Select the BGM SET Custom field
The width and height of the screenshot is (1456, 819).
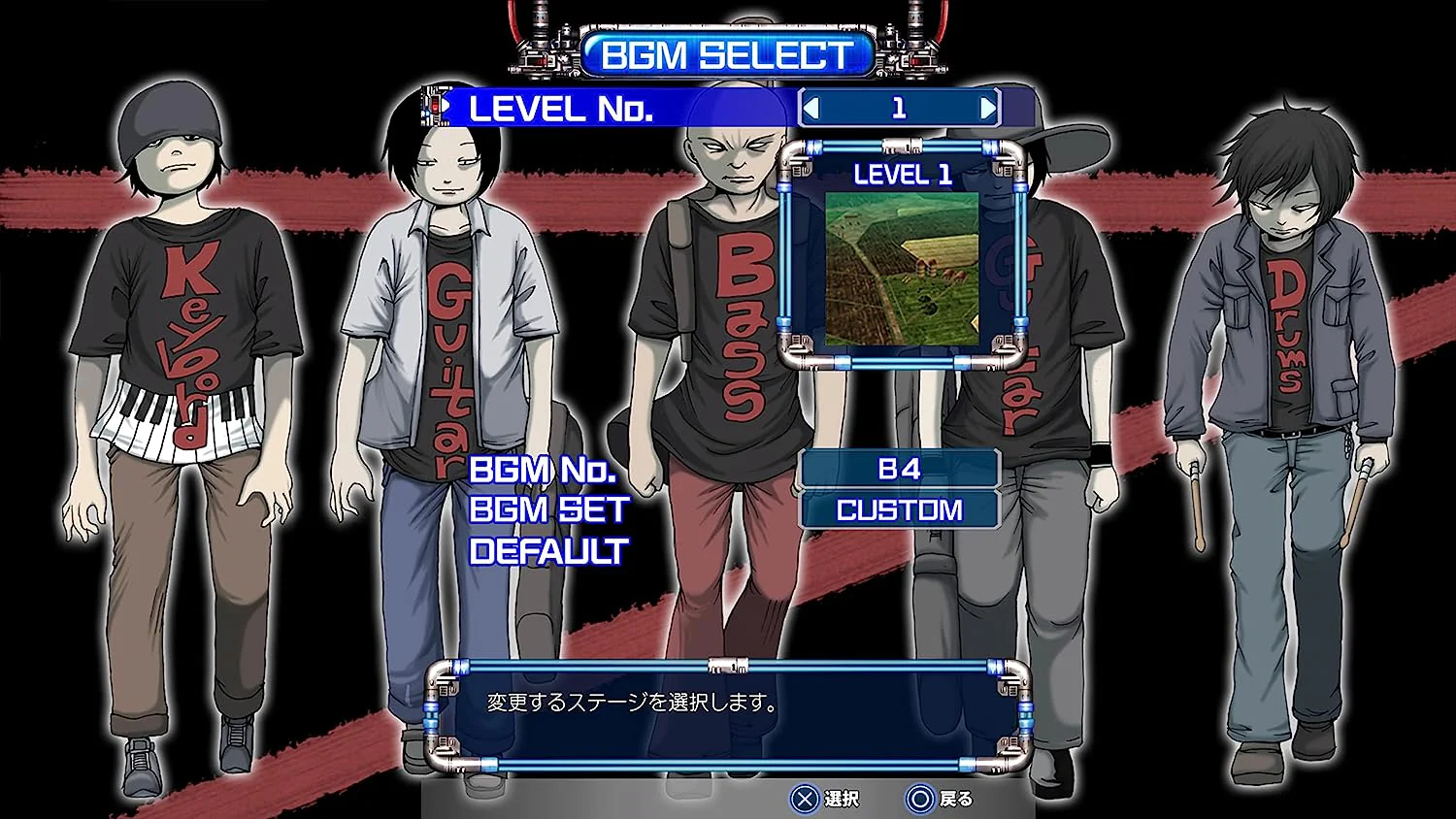click(899, 510)
